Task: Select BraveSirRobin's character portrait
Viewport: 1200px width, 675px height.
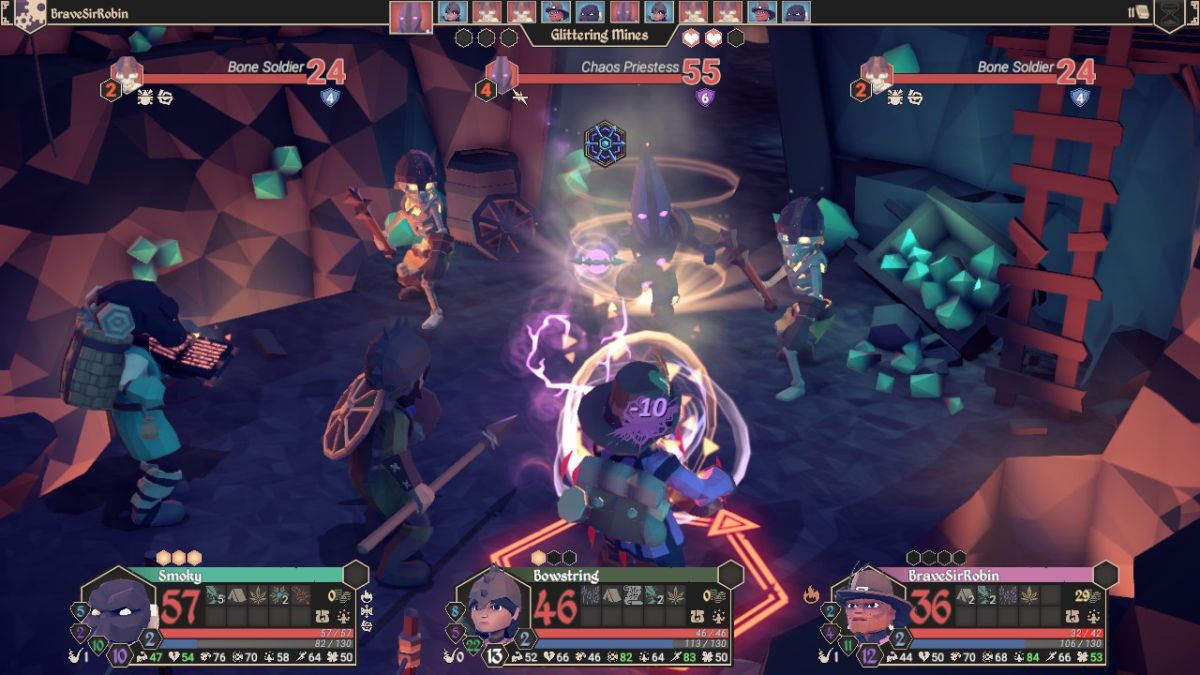Action: 868,608
